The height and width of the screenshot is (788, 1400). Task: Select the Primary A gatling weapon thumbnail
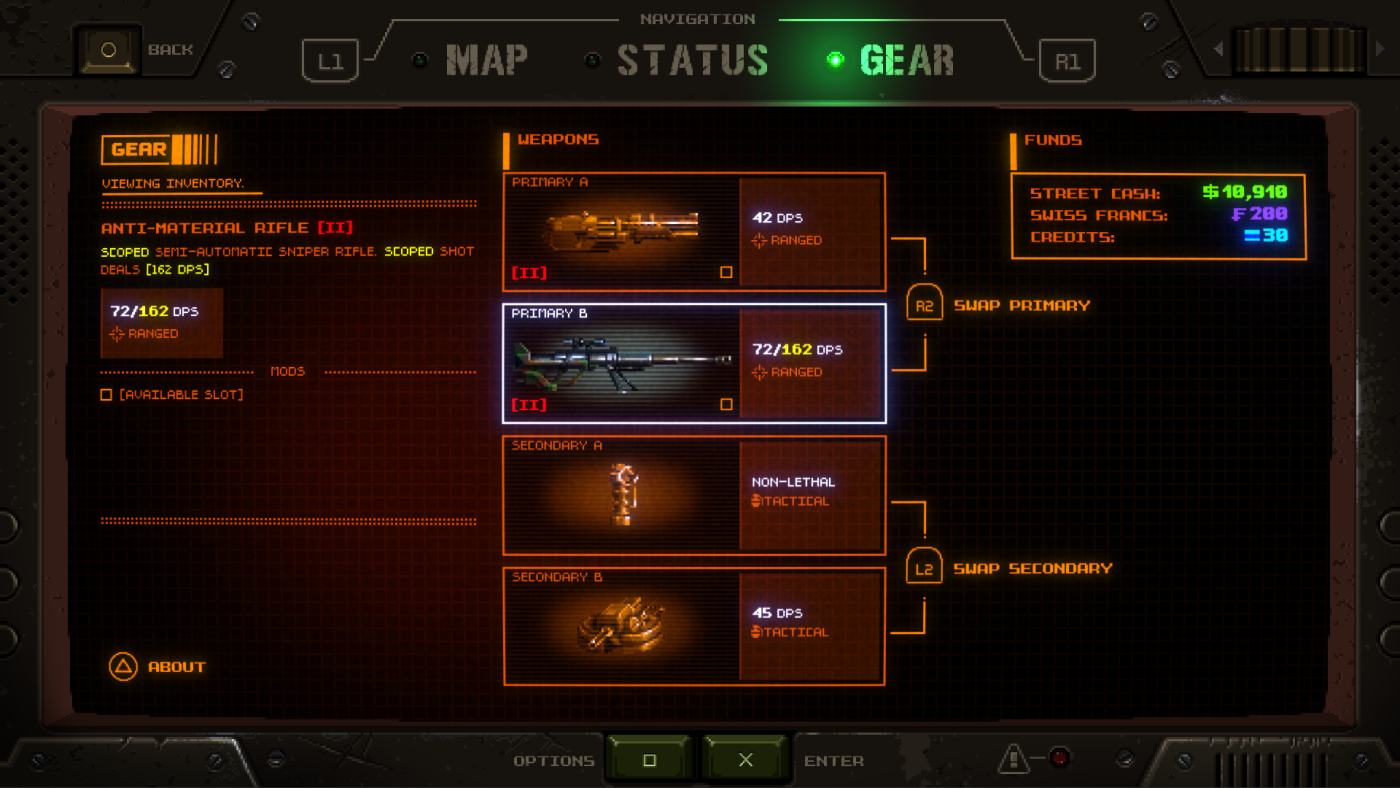click(x=620, y=232)
